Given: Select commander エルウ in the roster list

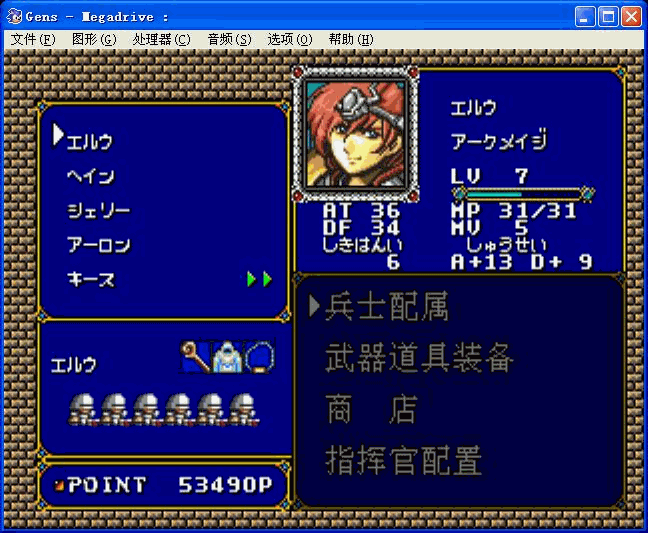Looking at the screenshot, I should click(90, 141).
